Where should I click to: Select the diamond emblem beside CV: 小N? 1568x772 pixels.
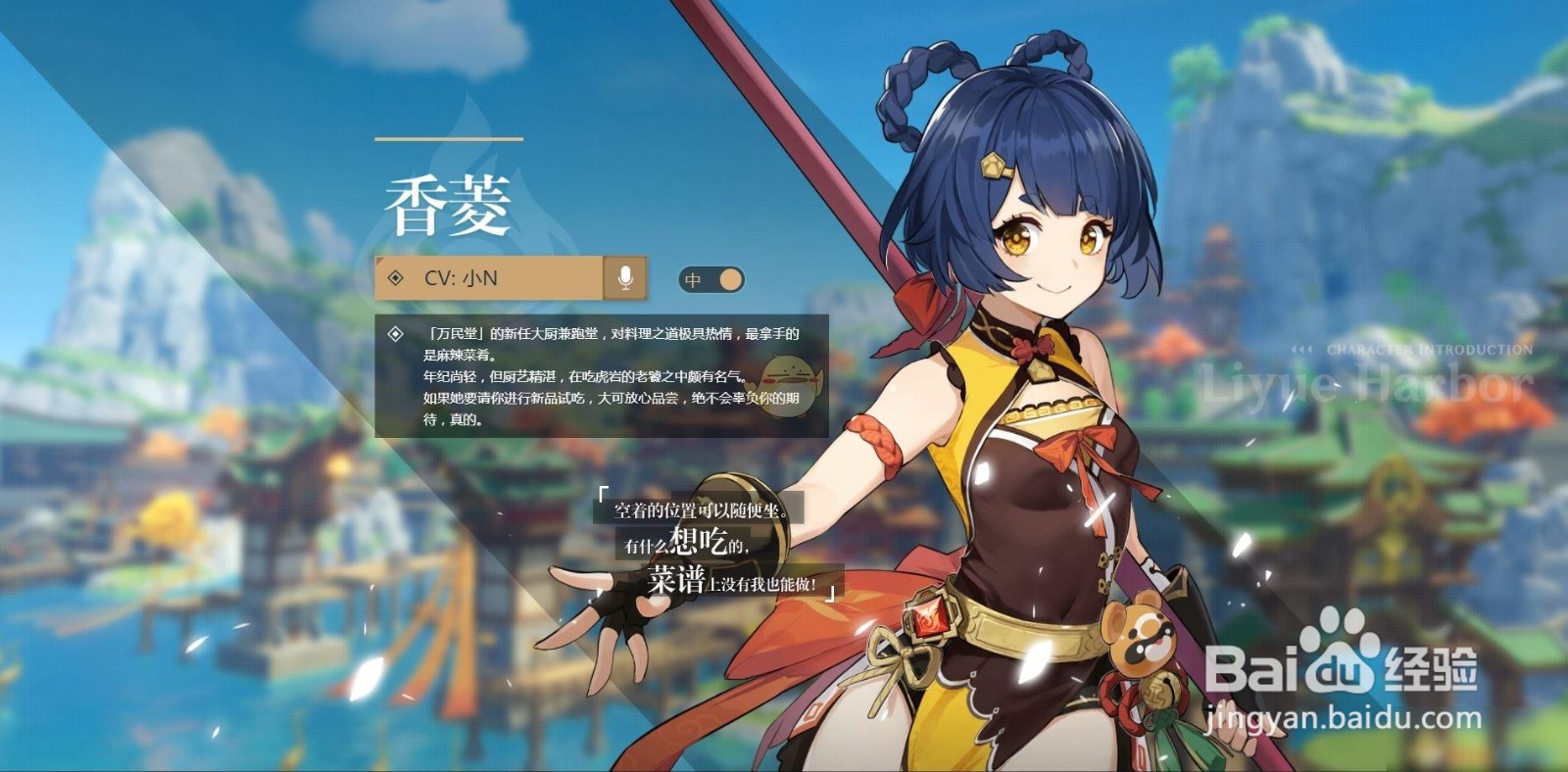coord(396,279)
